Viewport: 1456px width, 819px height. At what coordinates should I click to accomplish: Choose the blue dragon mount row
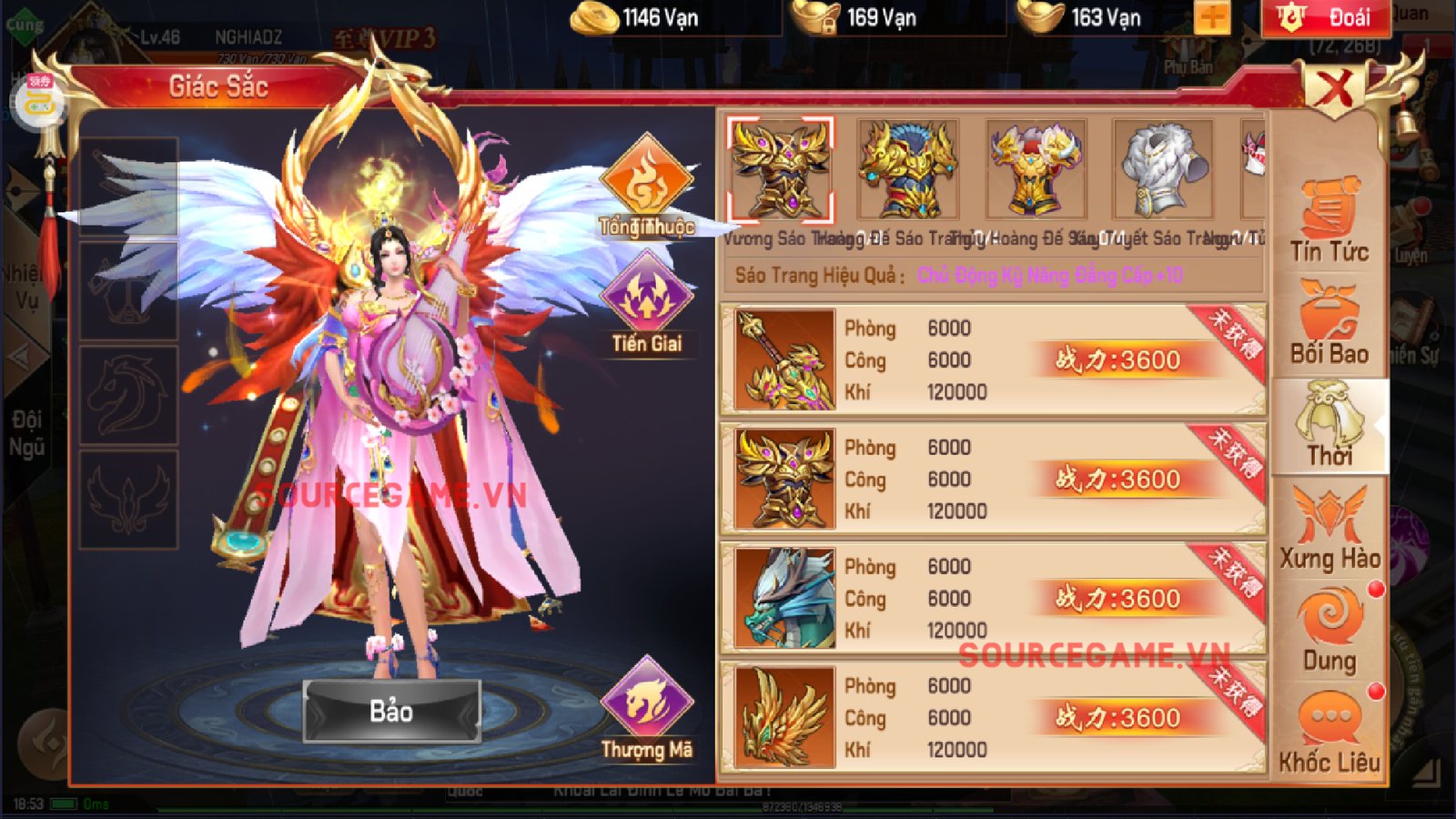pyautogui.click(x=992, y=599)
